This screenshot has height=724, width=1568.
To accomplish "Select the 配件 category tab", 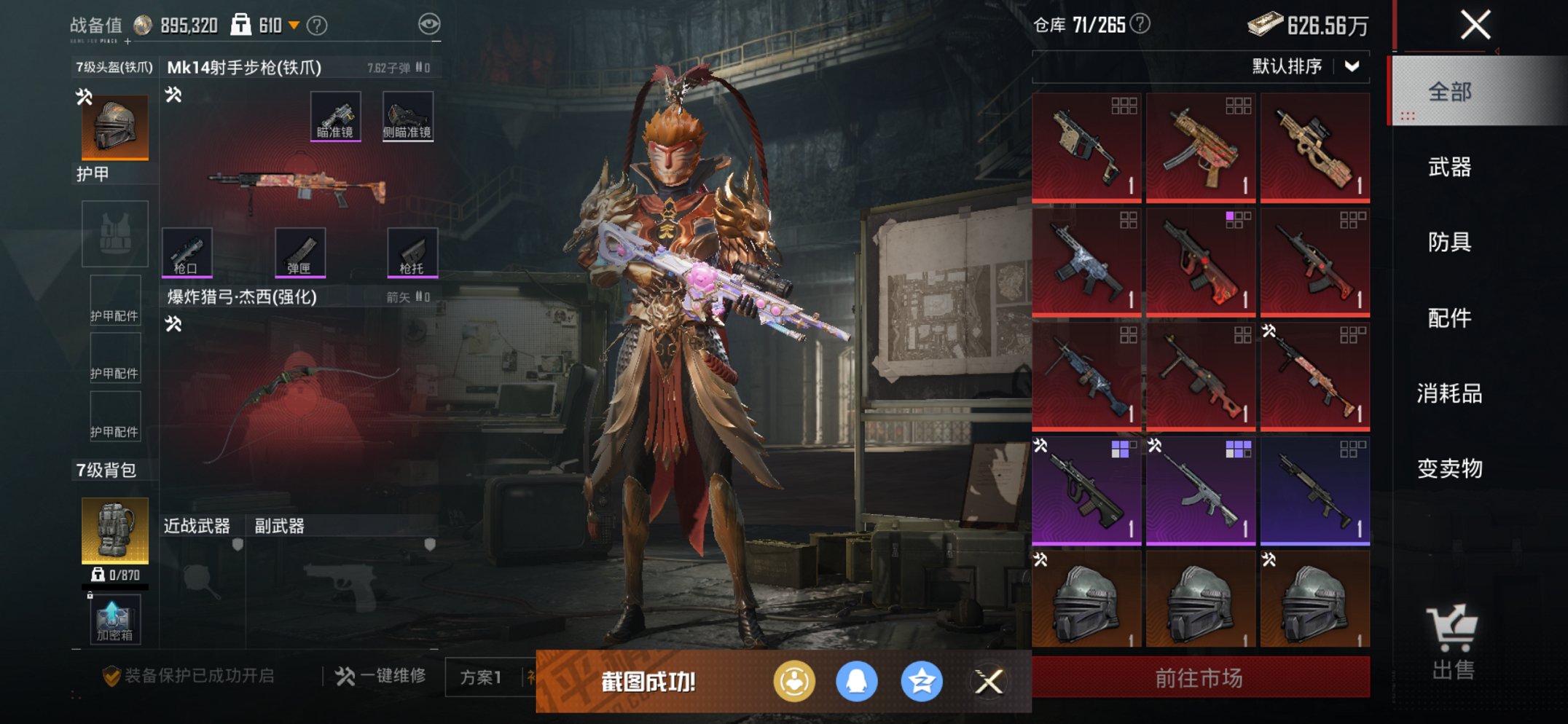I will click(x=1449, y=318).
